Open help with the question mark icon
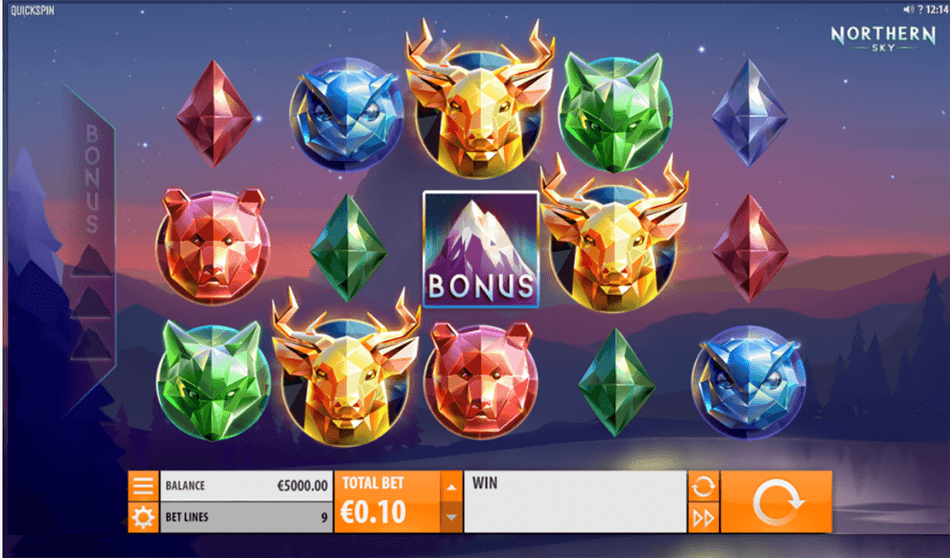Viewport: 950px width, 558px height. coord(922,9)
